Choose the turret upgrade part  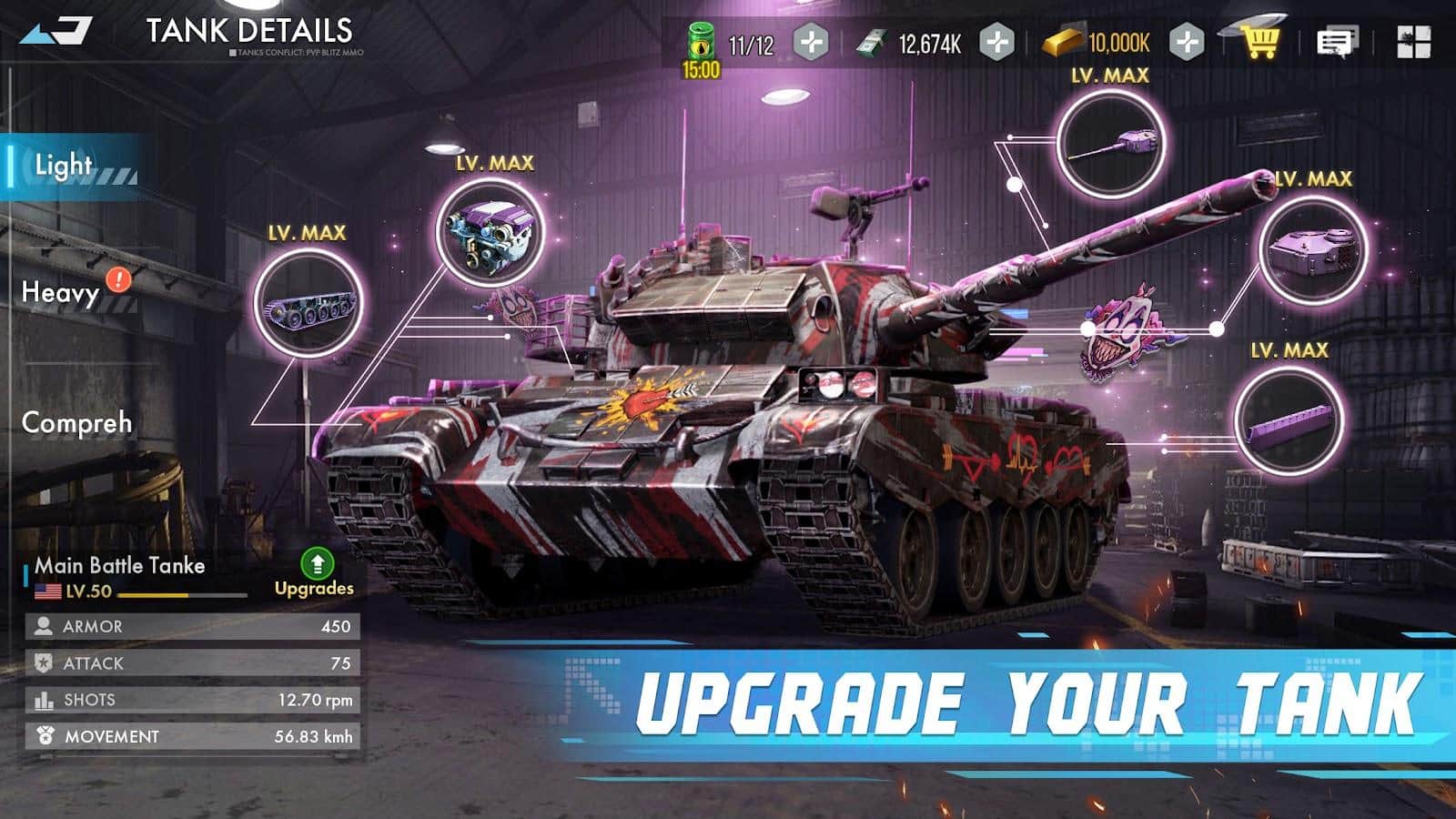1313,249
